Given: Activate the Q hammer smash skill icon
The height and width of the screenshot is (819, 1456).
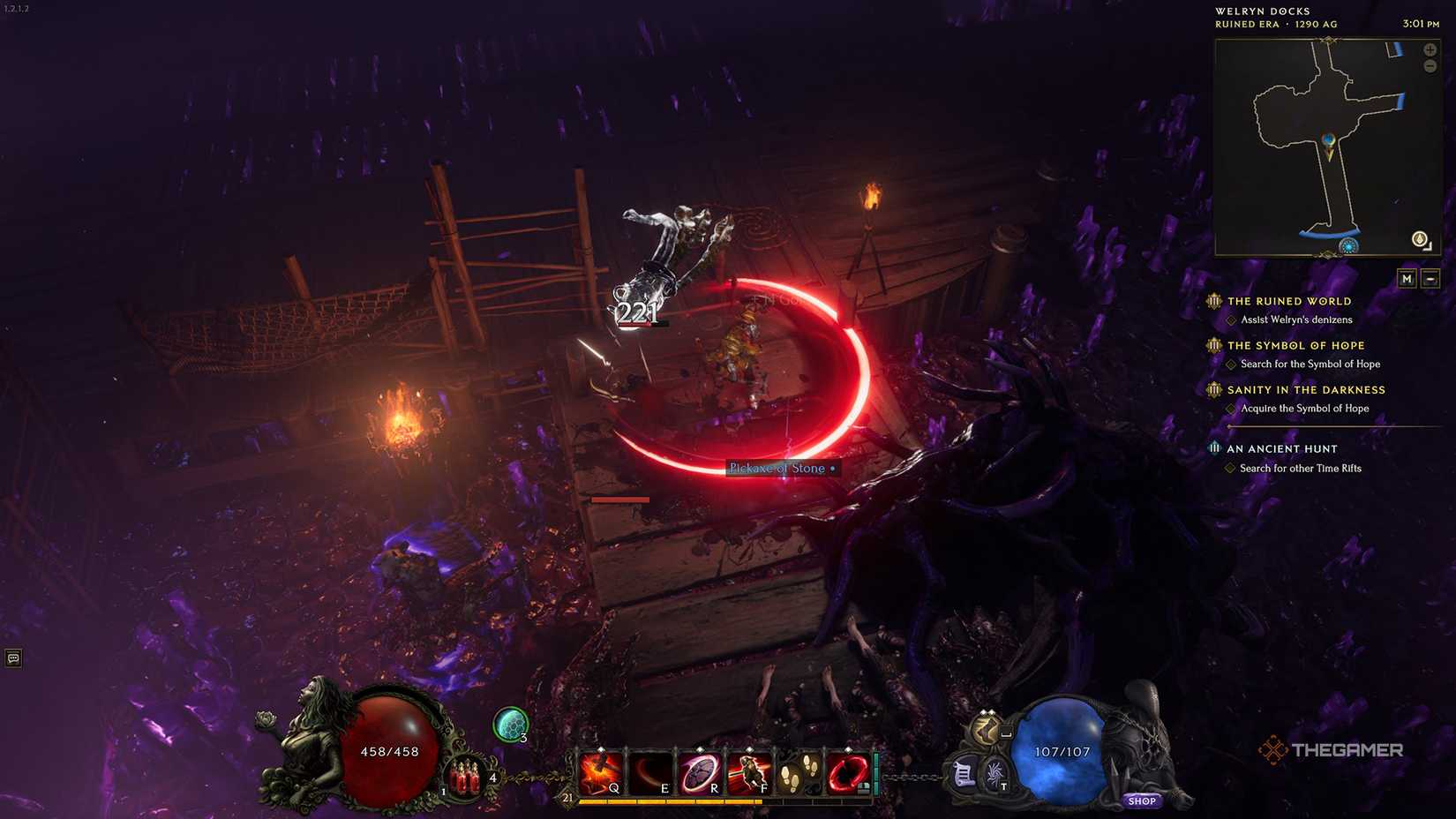Looking at the screenshot, I should [602, 769].
